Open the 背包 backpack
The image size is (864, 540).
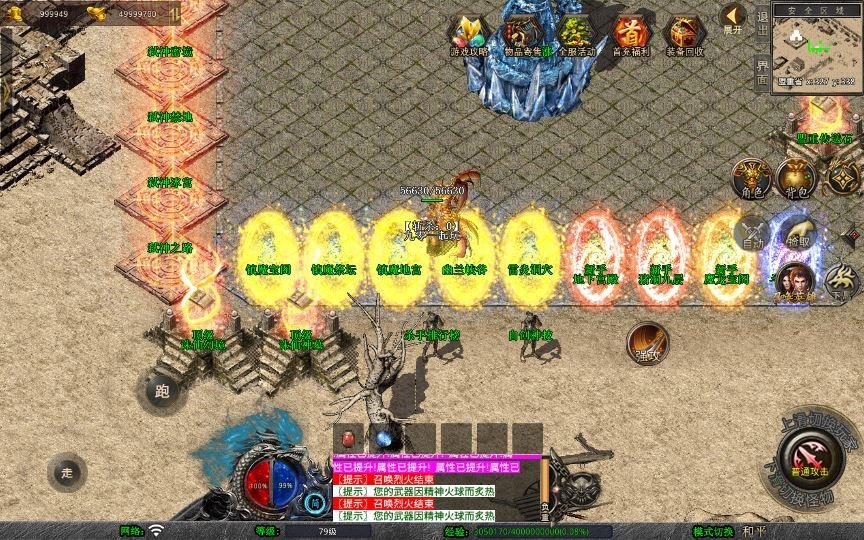796,179
